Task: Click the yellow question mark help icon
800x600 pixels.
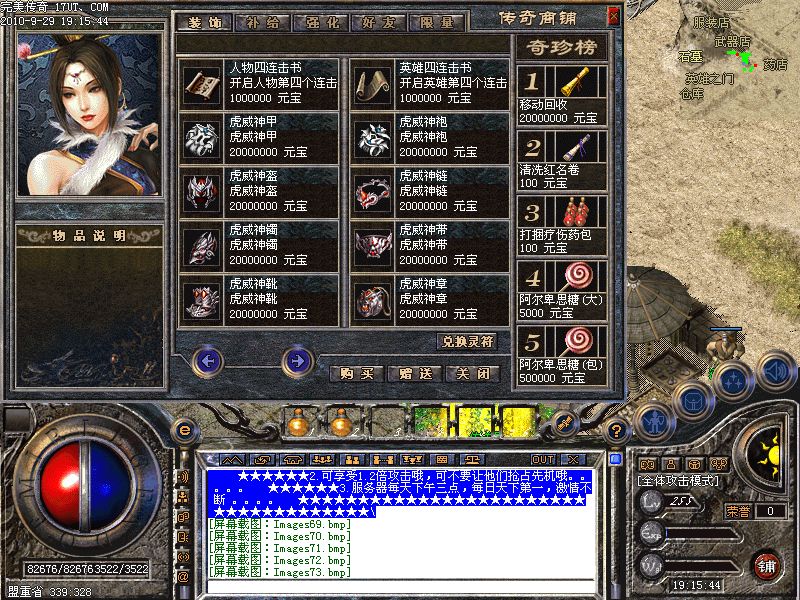Action: point(616,429)
